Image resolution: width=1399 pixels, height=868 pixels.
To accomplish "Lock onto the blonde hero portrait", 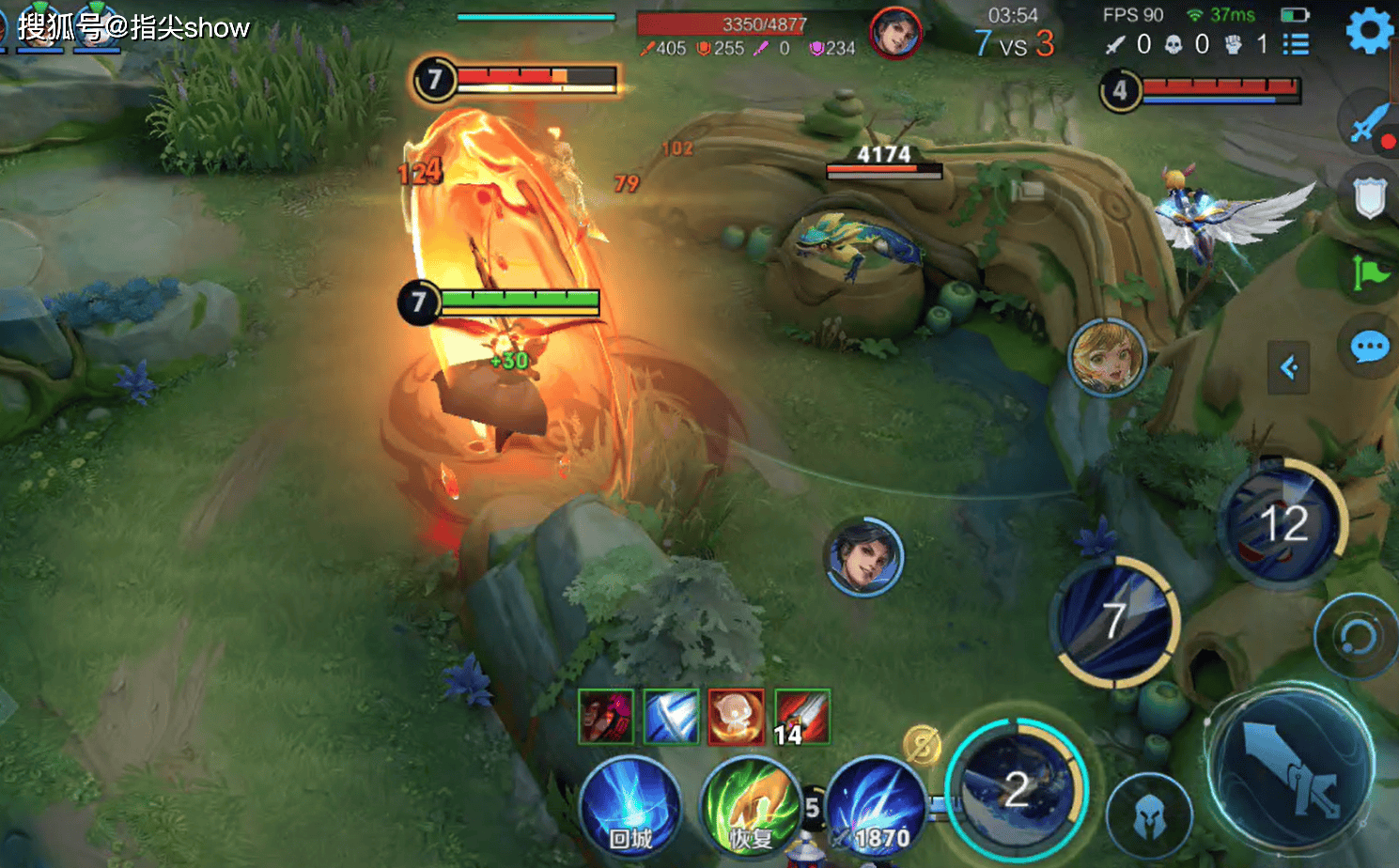I will (x=1108, y=357).
